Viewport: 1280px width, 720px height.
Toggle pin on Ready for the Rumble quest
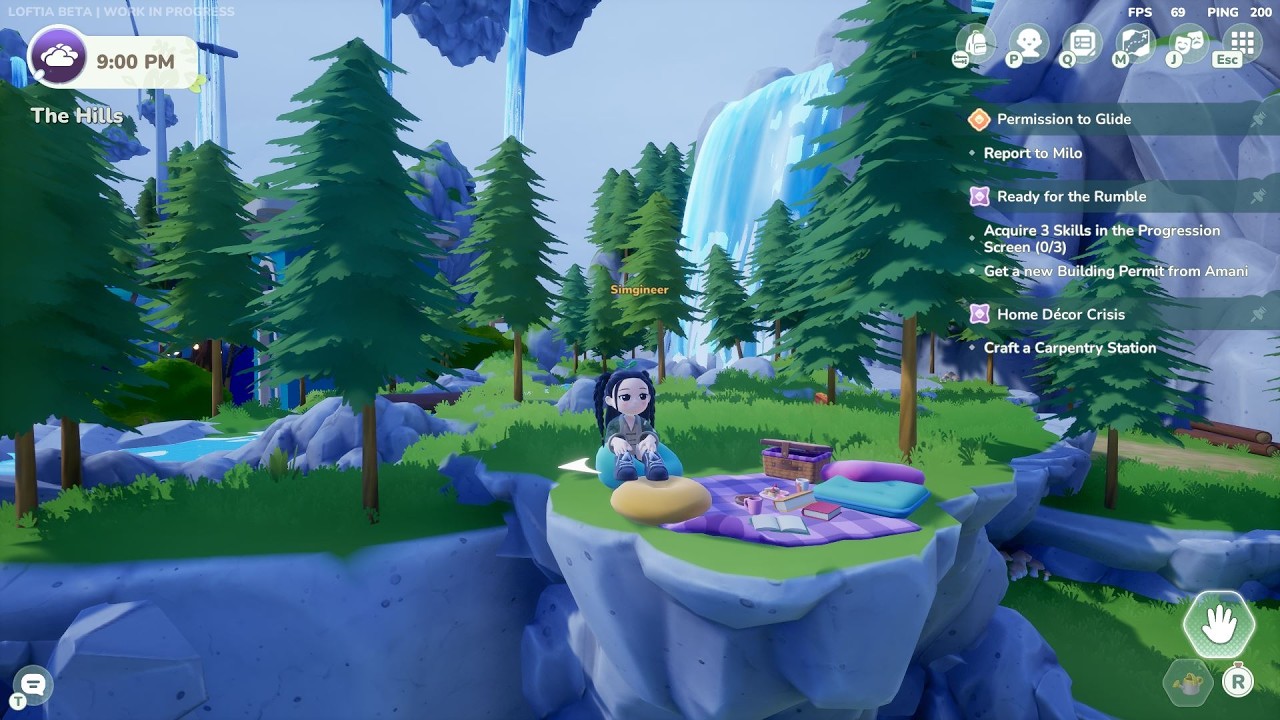coord(1258,197)
